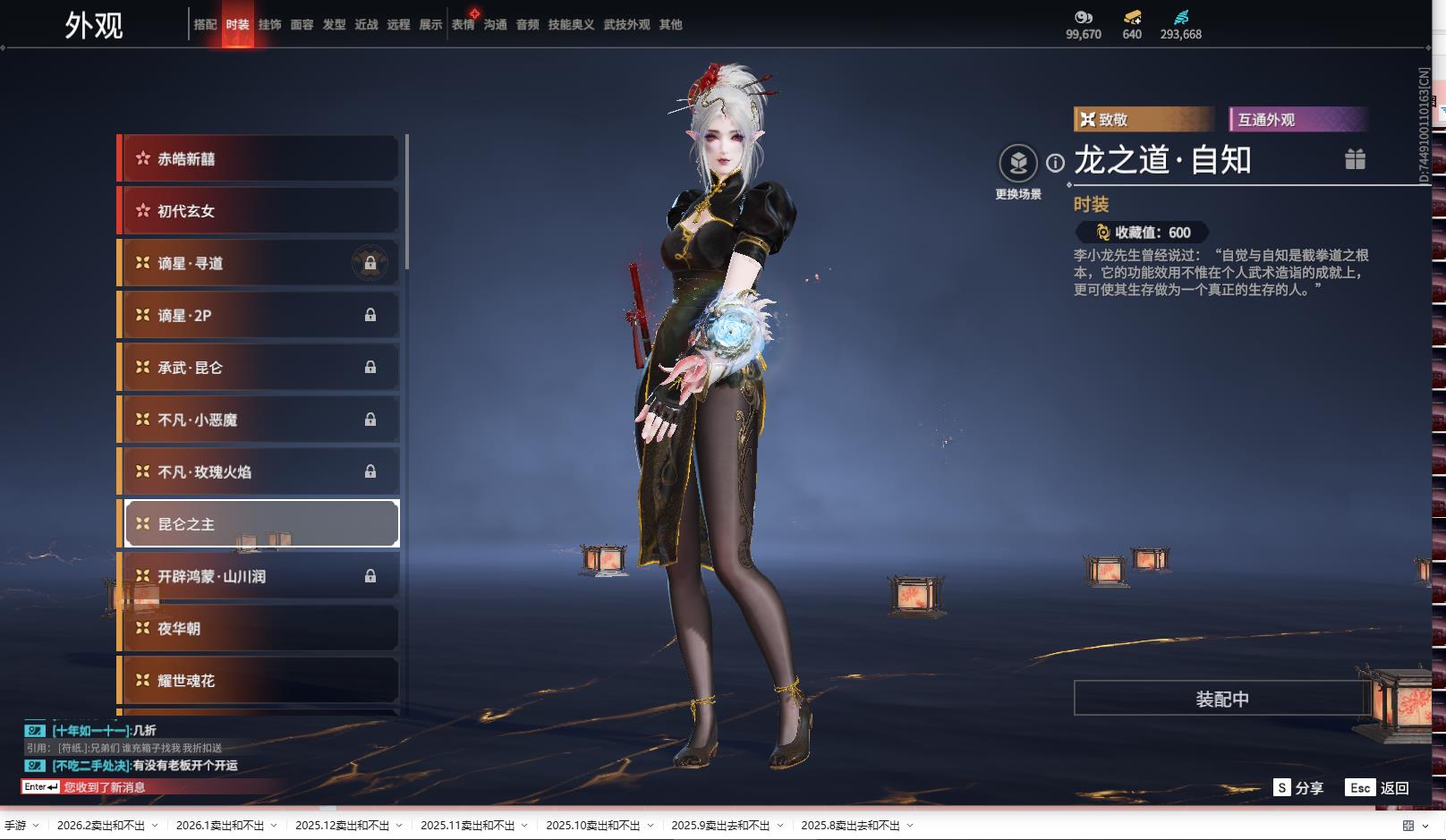Screen dimensions: 1446x840
Task: Select the 夜华朝 outfit
Action: [x=259, y=629]
